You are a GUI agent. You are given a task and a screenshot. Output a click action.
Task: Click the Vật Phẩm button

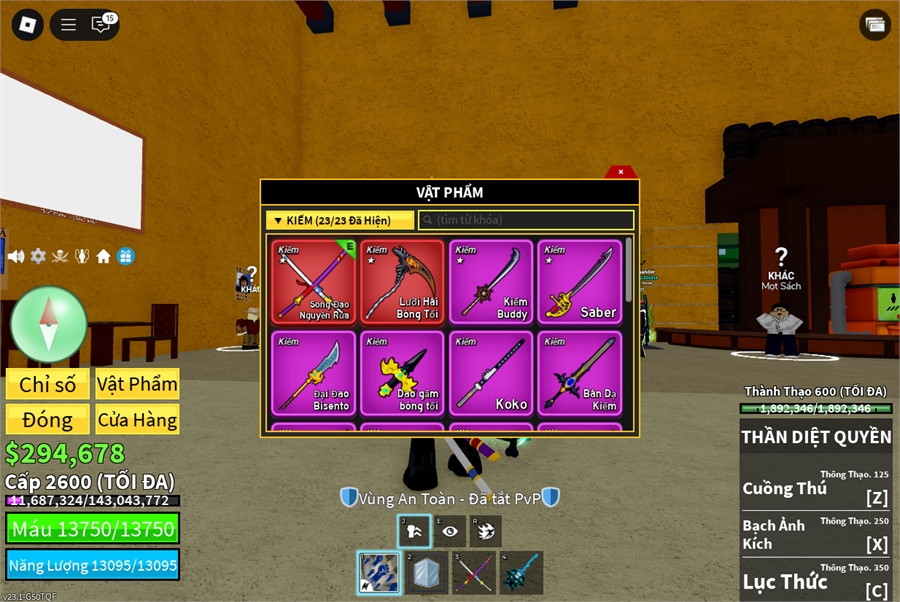click(137, 384)
